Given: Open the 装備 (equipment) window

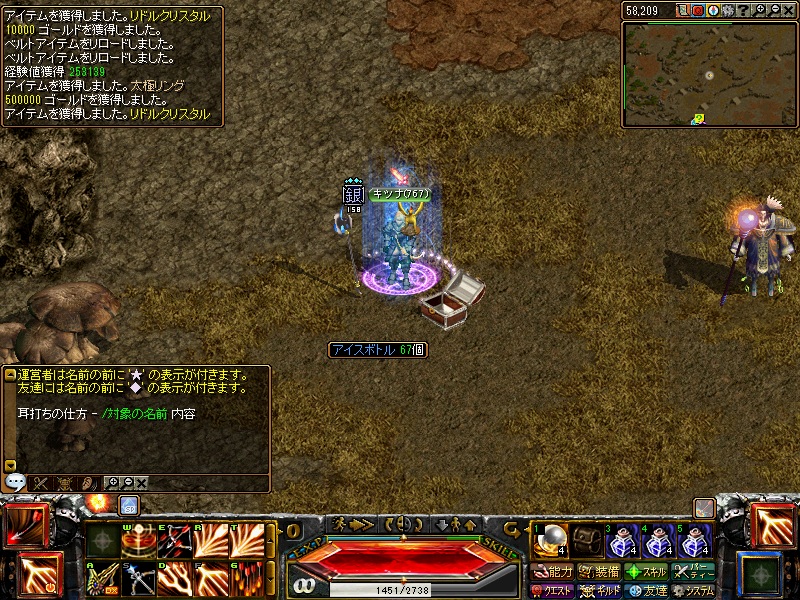Looking at the screenshot, I should pyautogui.click(x=599, y=572).
